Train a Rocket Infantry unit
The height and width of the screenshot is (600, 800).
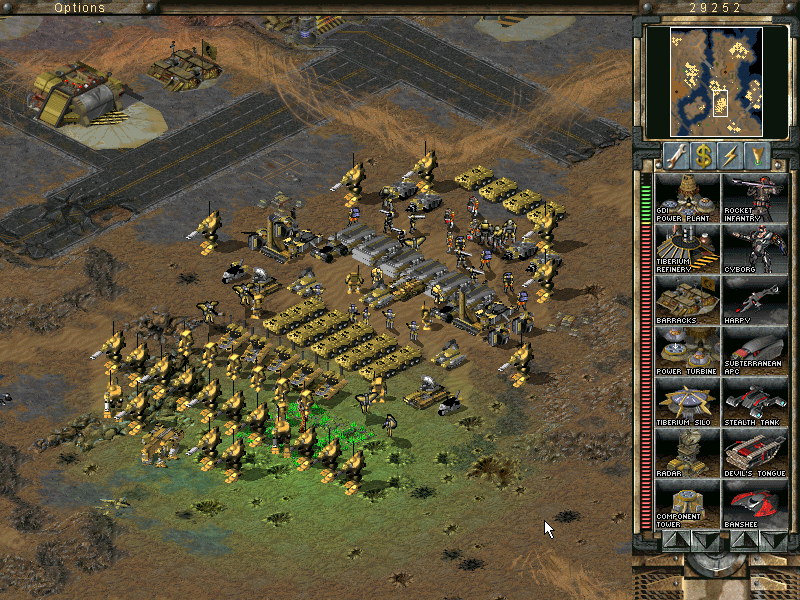click(x=754, y=197)
